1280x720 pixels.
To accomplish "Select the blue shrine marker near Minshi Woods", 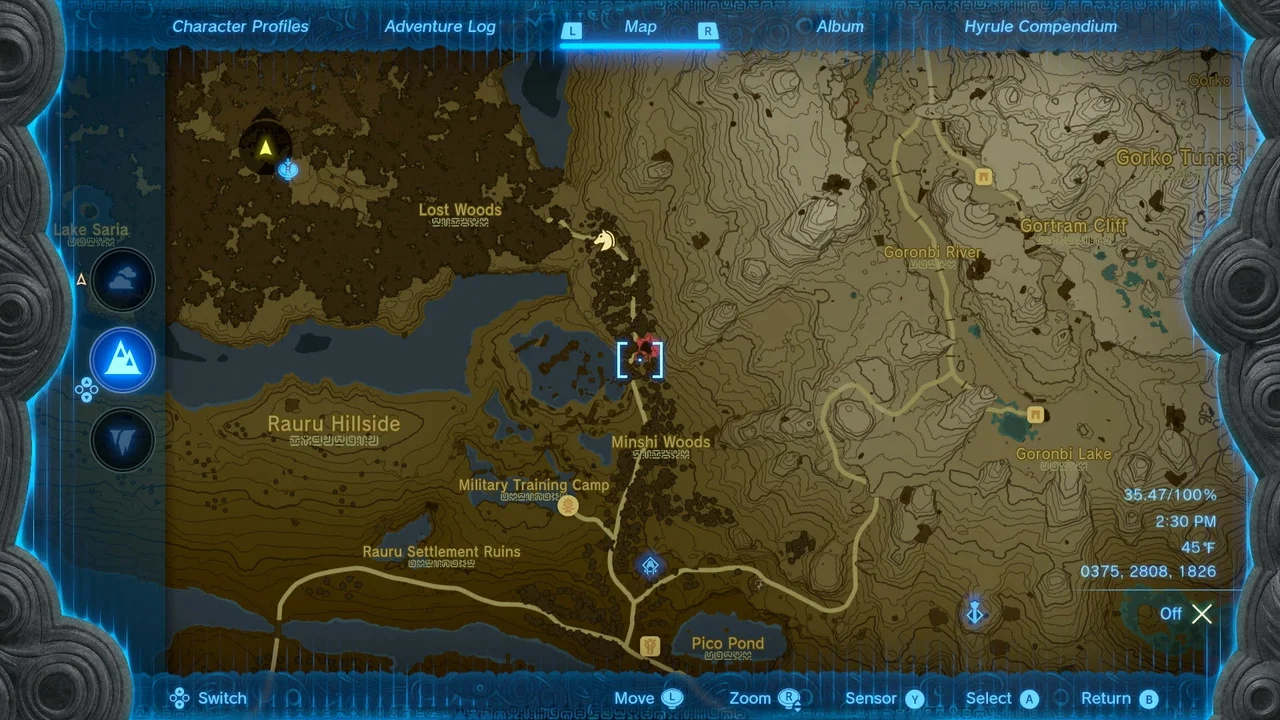I will (650, 567).
